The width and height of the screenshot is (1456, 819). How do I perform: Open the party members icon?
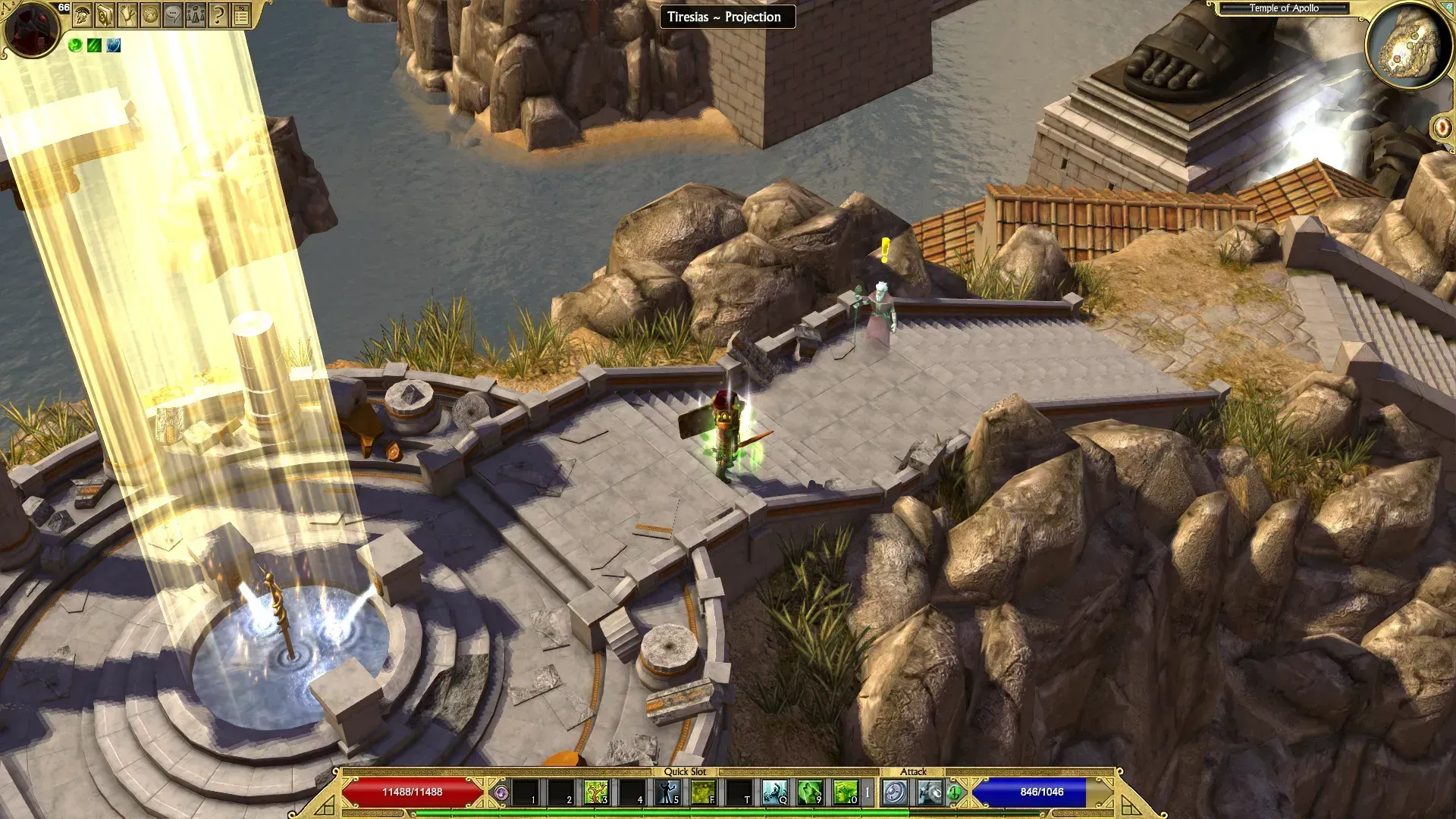point(196,15)
